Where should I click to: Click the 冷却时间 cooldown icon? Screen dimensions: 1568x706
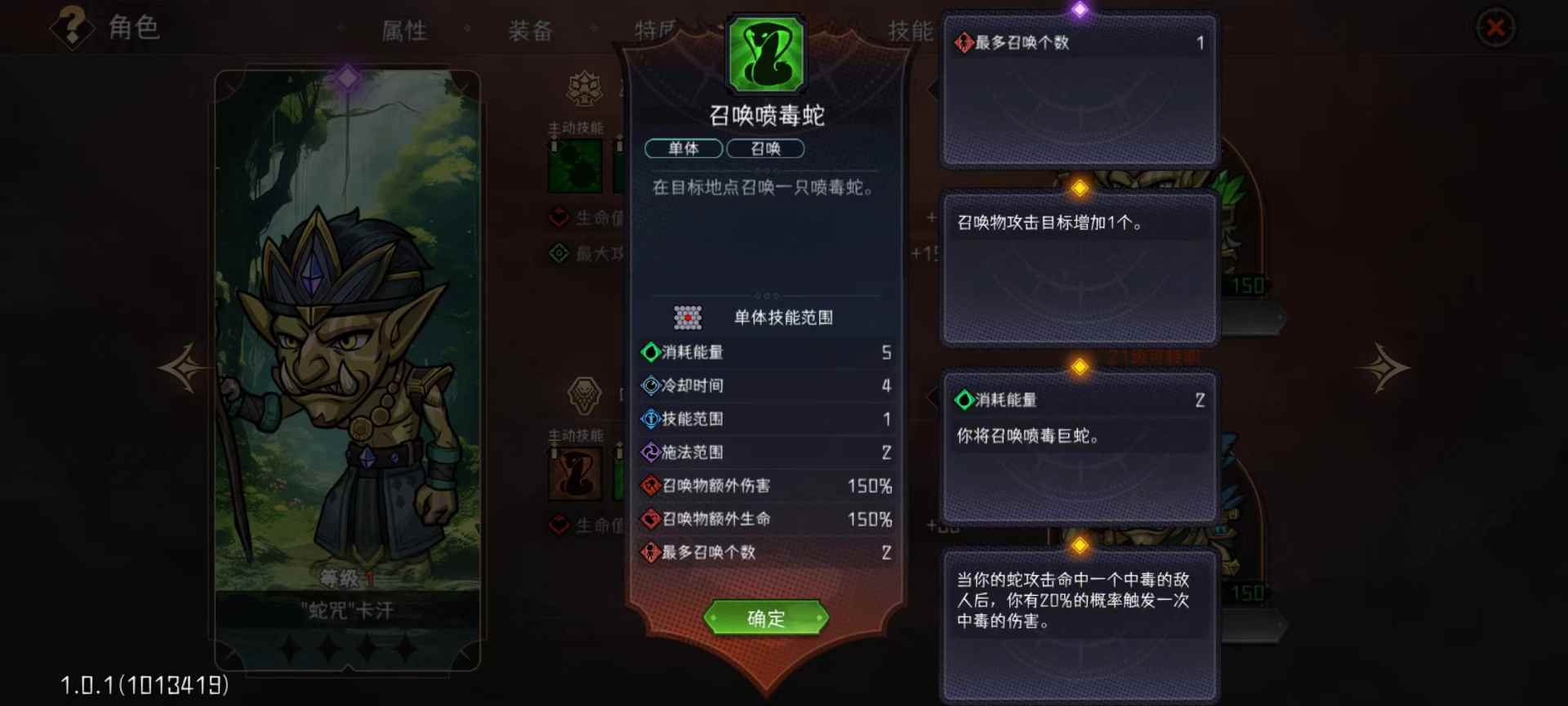649,386
